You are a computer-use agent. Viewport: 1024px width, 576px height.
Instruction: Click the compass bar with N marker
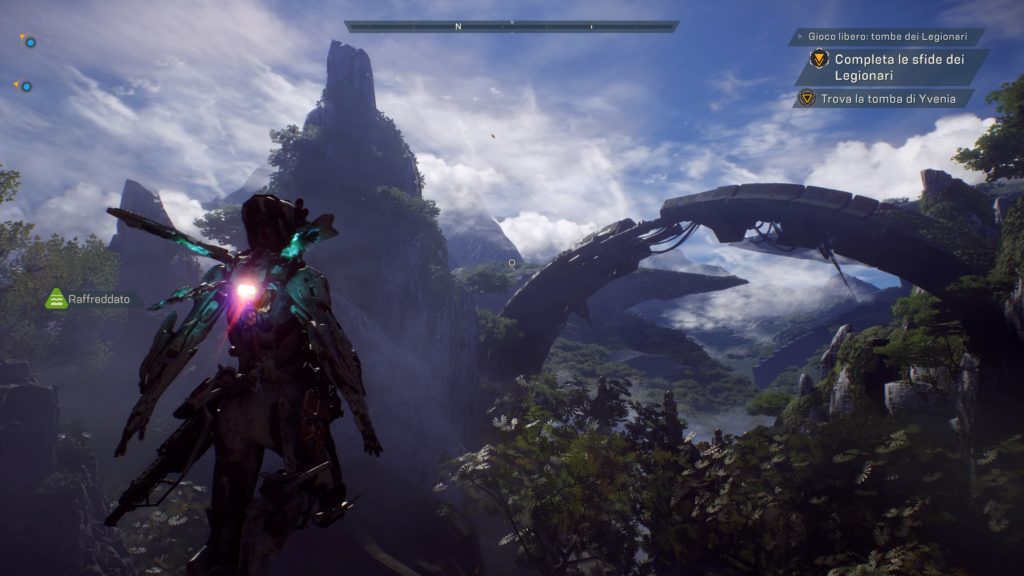tap(511, 27)
